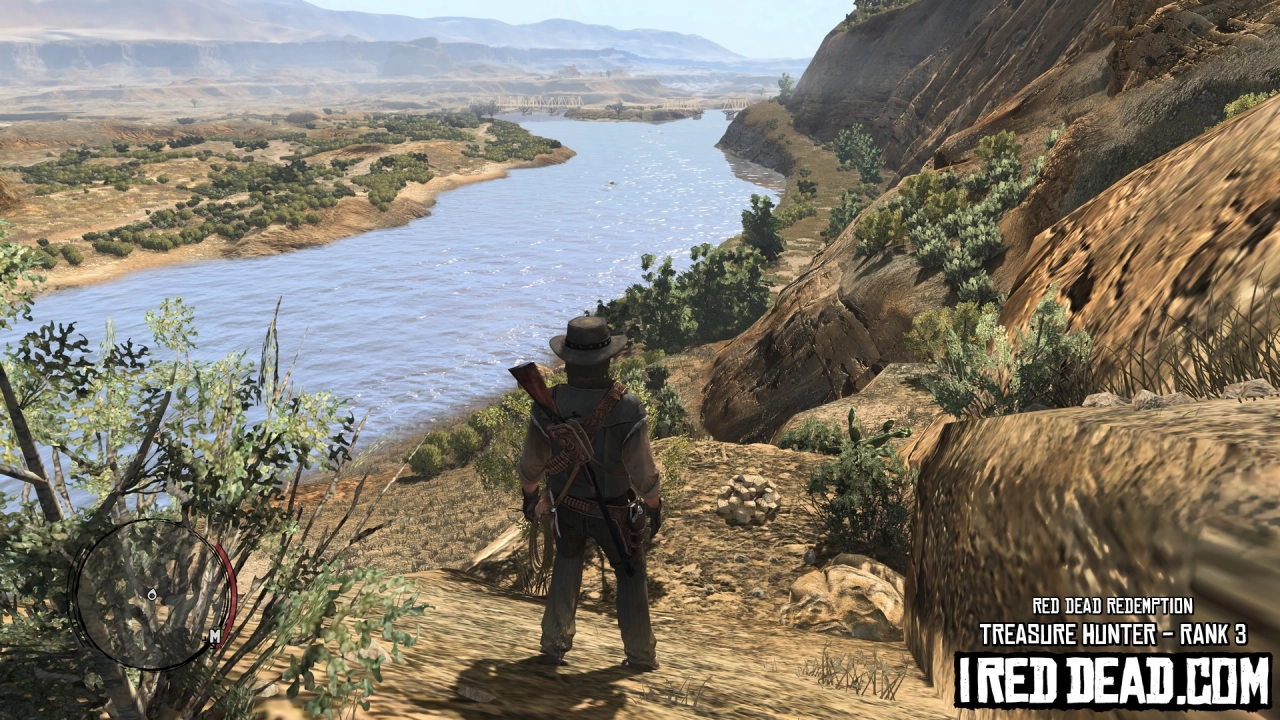Open the IREDDEAD.COM watermark link
Image resolution: width=1280 pixels, height=720 pixels.
1113,680
